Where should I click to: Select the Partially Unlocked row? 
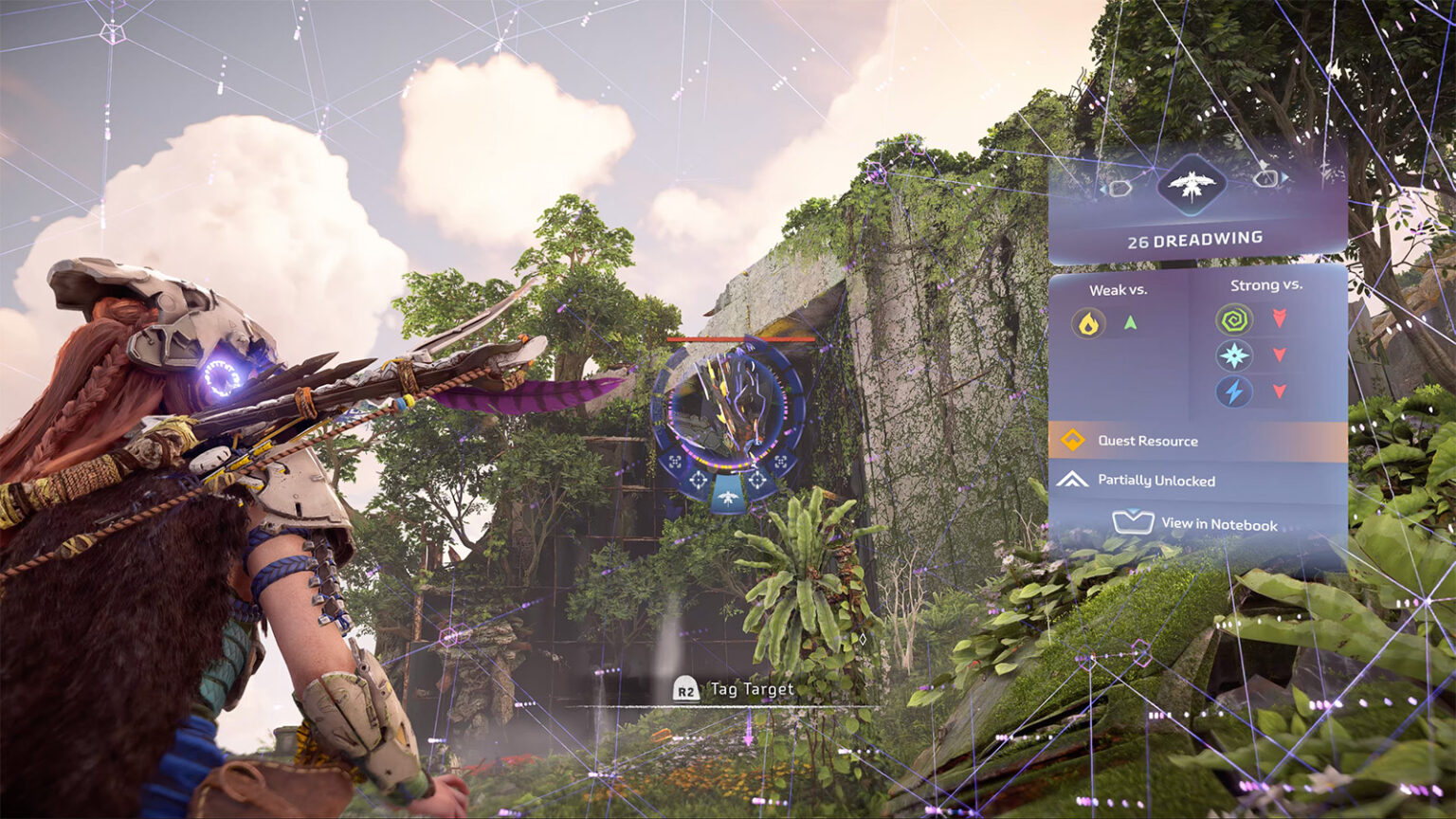point(1197,481)
